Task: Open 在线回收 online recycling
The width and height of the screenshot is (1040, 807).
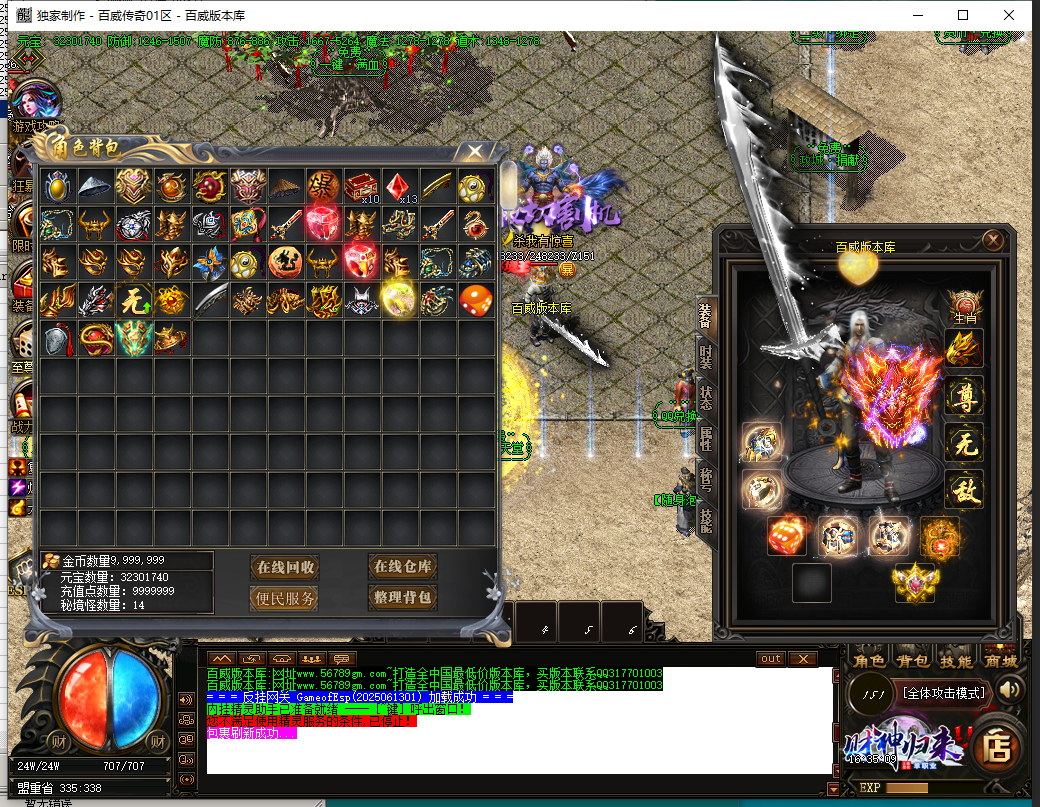Action: coord(286,567)
